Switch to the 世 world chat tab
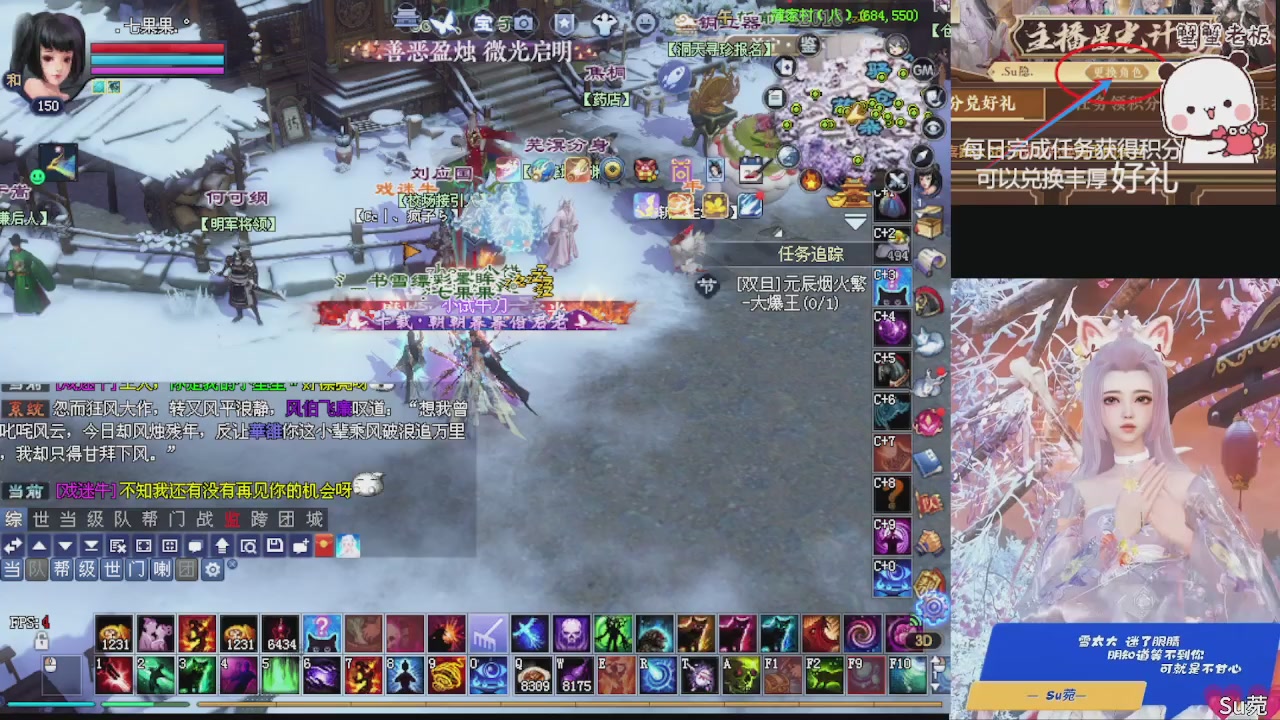 (38, 517)
